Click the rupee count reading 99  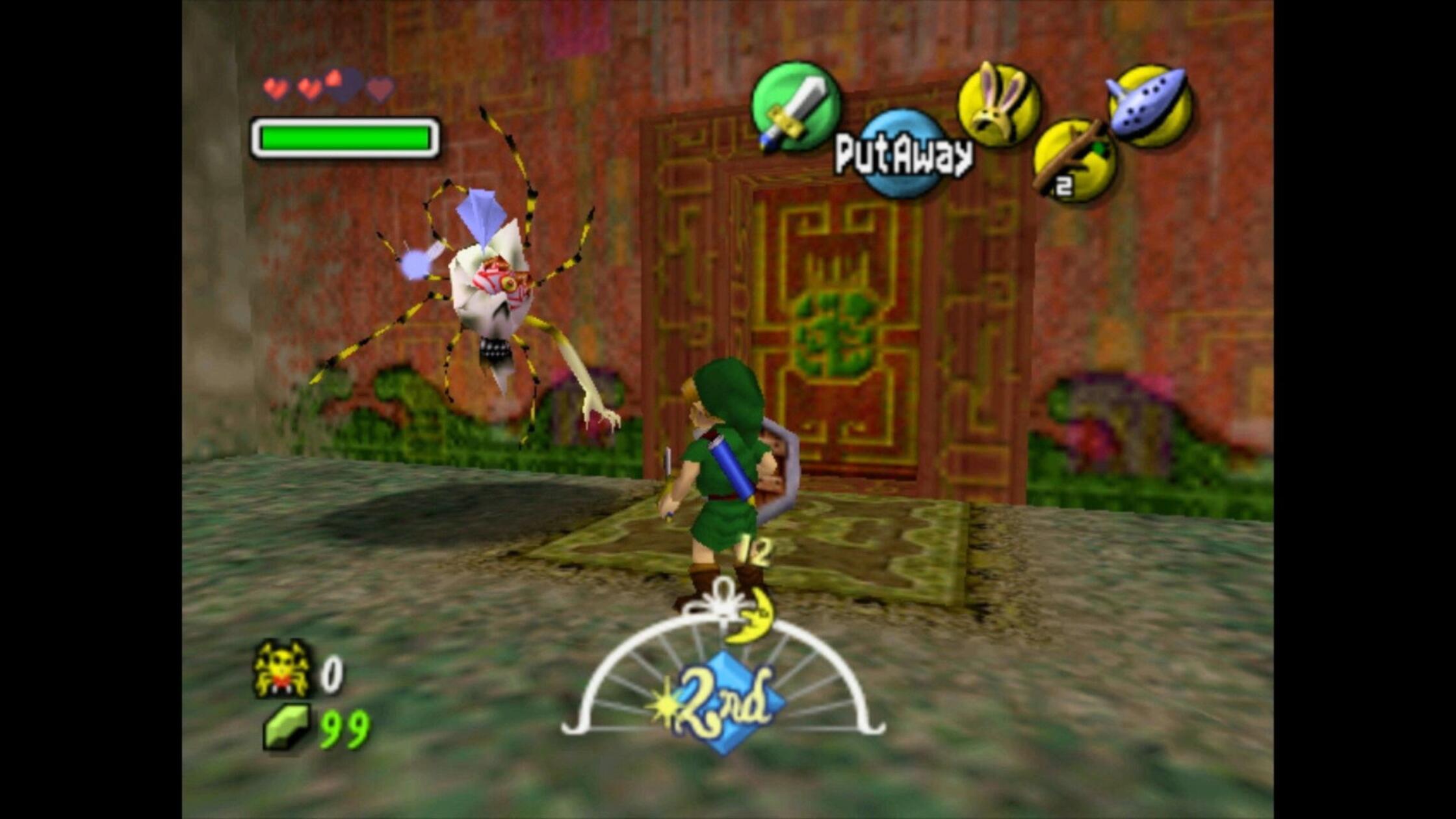coord(344,729)
